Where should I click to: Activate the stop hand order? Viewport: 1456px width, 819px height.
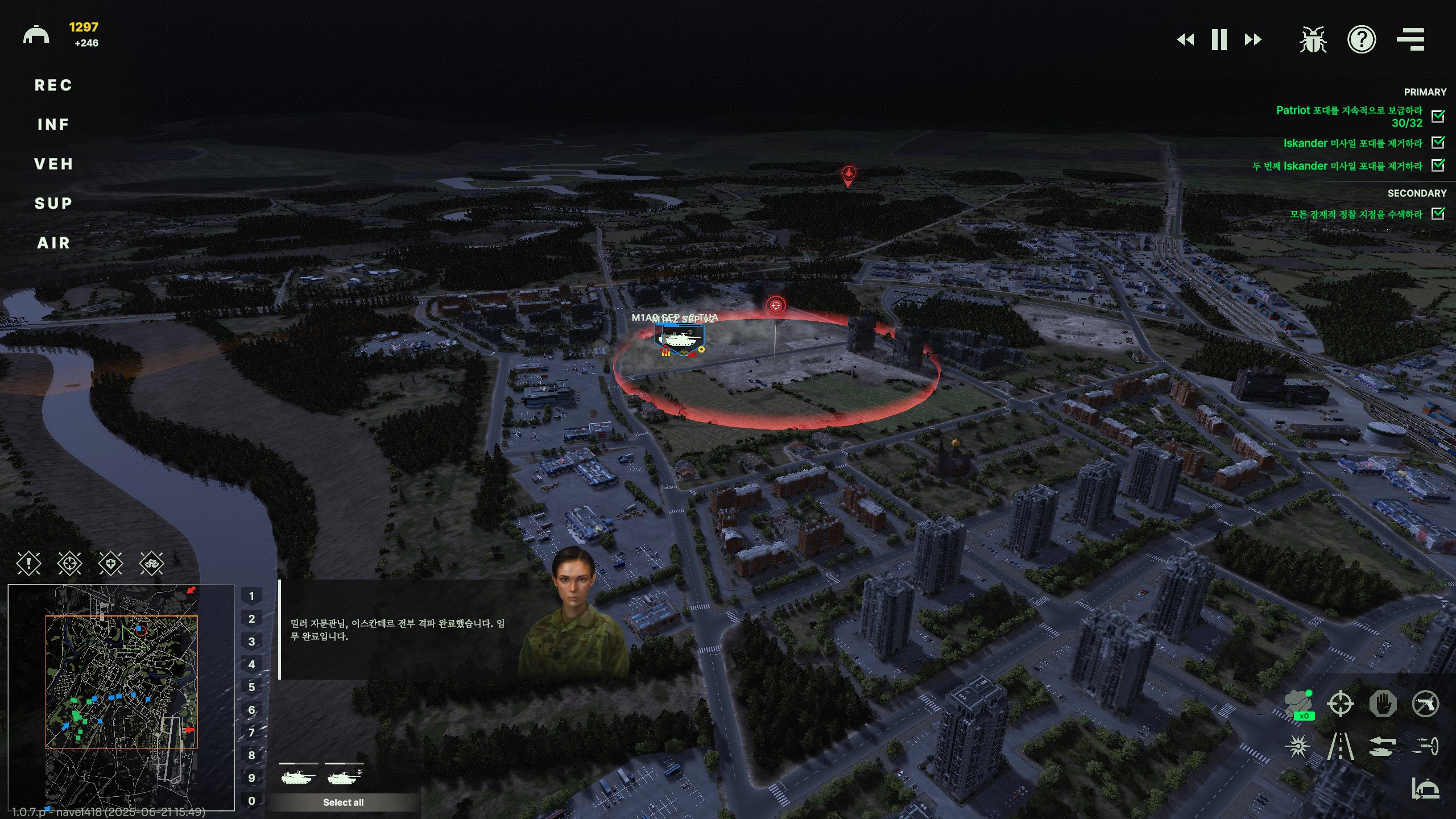(1383, 704)
